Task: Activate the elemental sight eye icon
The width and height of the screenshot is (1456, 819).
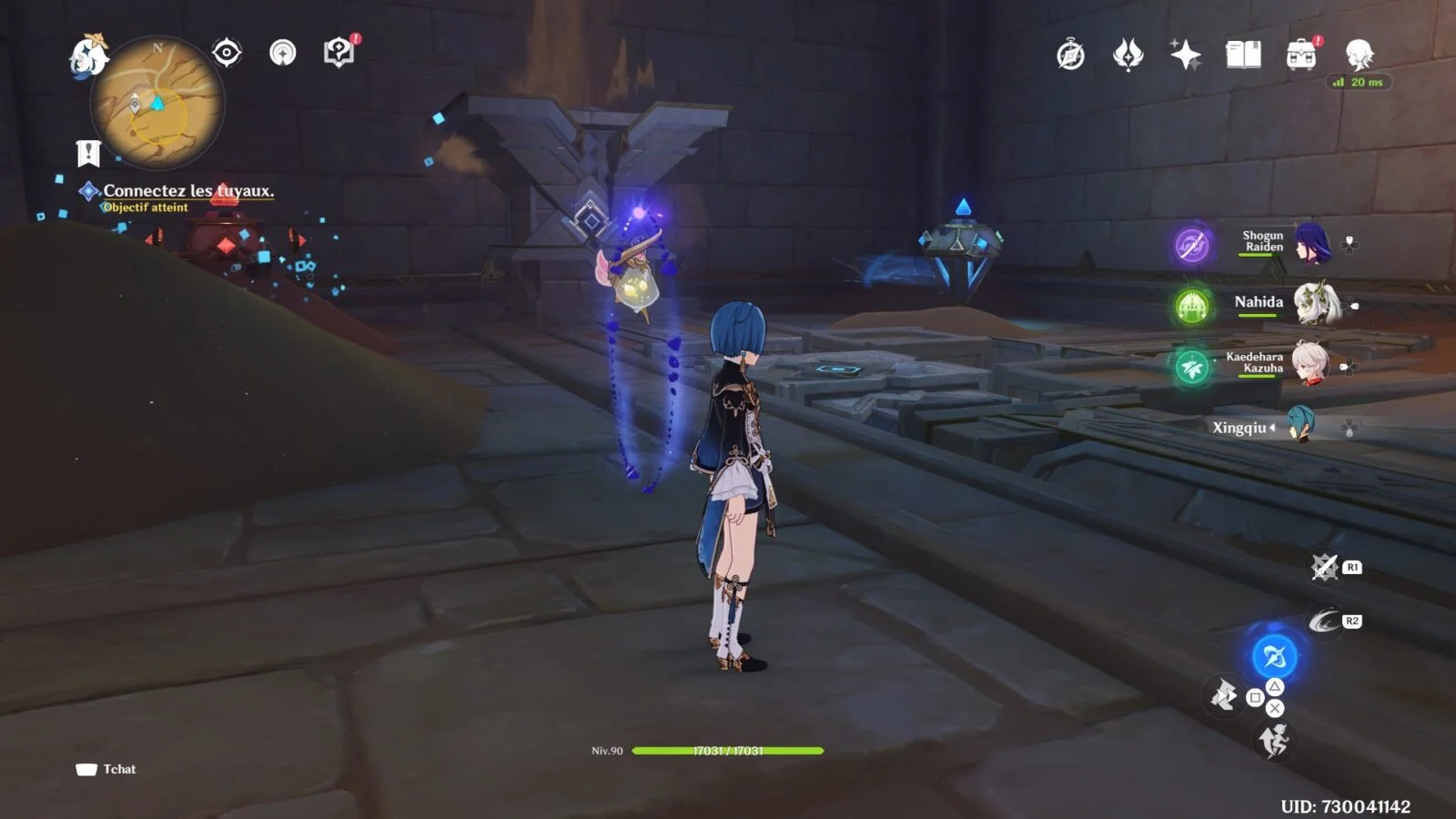Action: coord(227,53)
